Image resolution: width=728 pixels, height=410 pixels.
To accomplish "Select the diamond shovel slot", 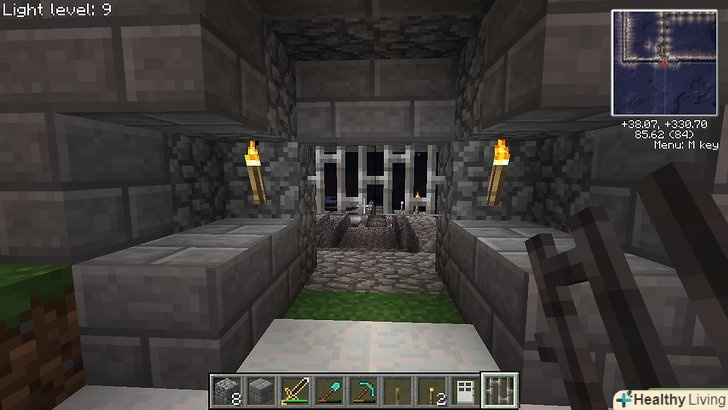I will pos(329,390).
